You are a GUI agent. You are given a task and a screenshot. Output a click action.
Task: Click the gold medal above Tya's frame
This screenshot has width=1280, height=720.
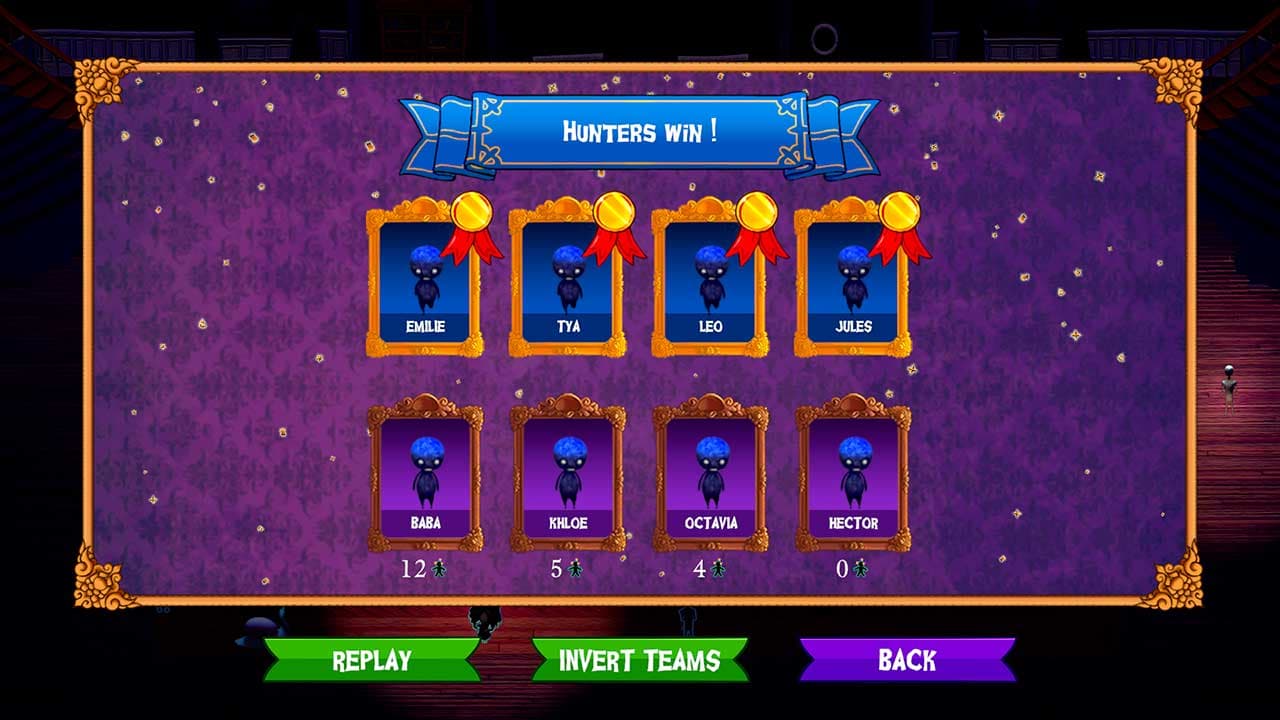tap(615, 213)
